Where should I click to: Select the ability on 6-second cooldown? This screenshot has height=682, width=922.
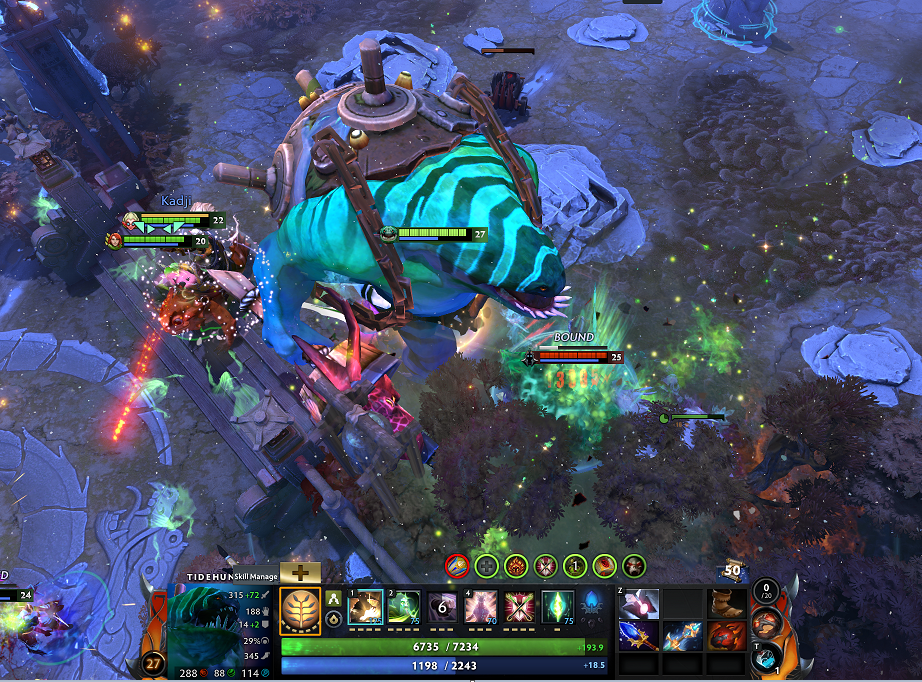pyautogui.click(x=443, y=607)
